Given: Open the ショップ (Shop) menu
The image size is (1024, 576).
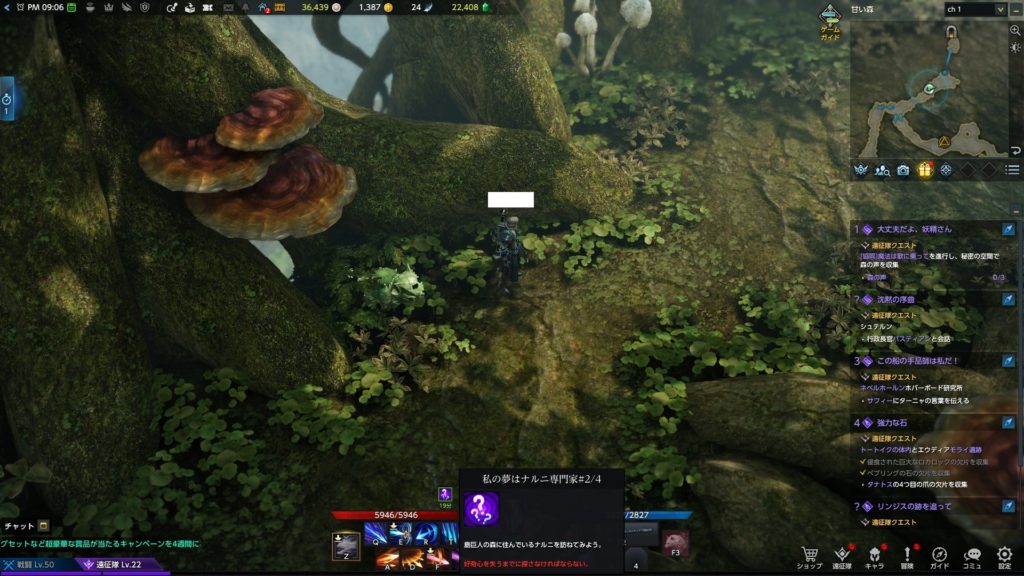Looking at the screenshot, I should point(809,556).
